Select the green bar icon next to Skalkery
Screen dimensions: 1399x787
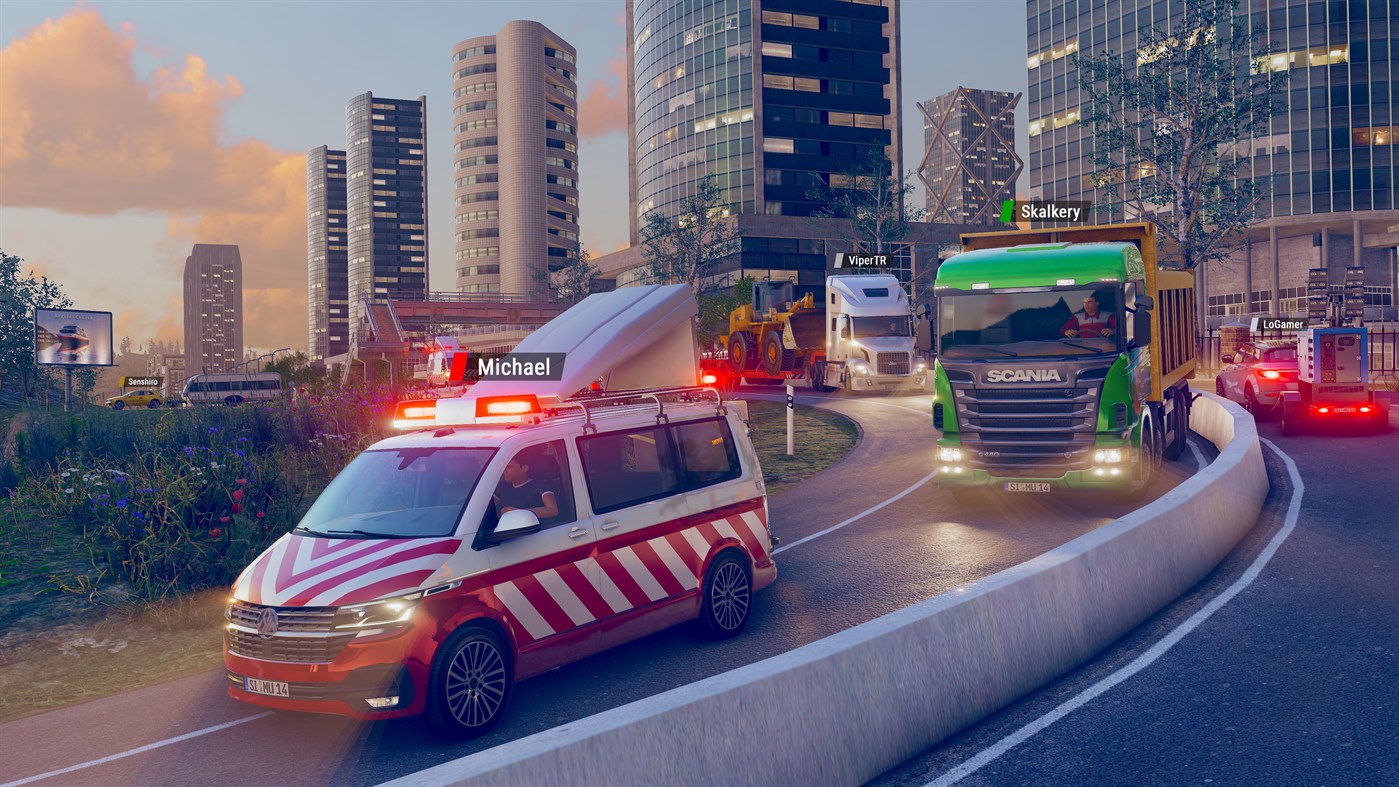click(1007, 209)
